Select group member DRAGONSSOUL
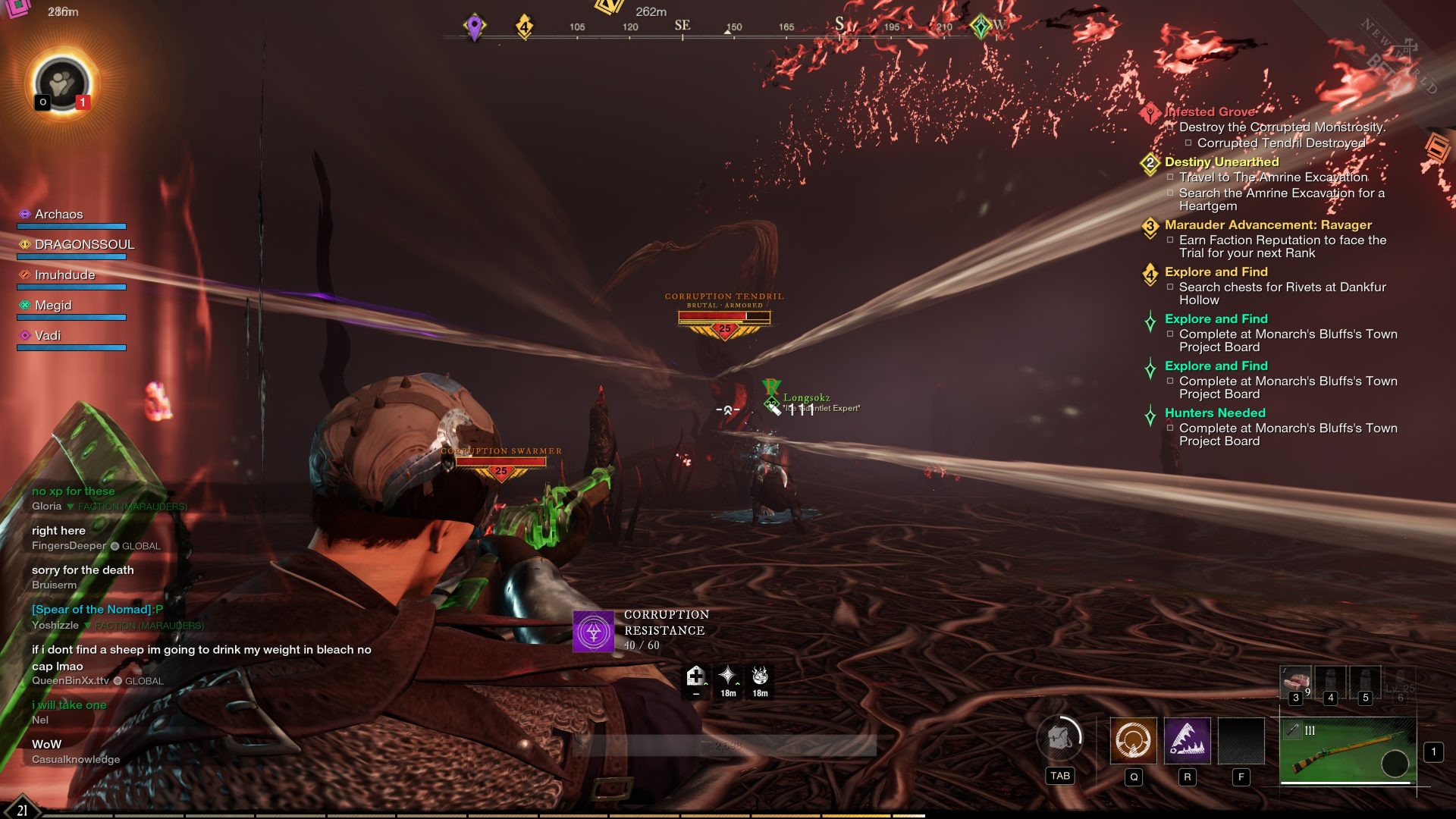This screenshot has width=1456, height=819. 84,245
